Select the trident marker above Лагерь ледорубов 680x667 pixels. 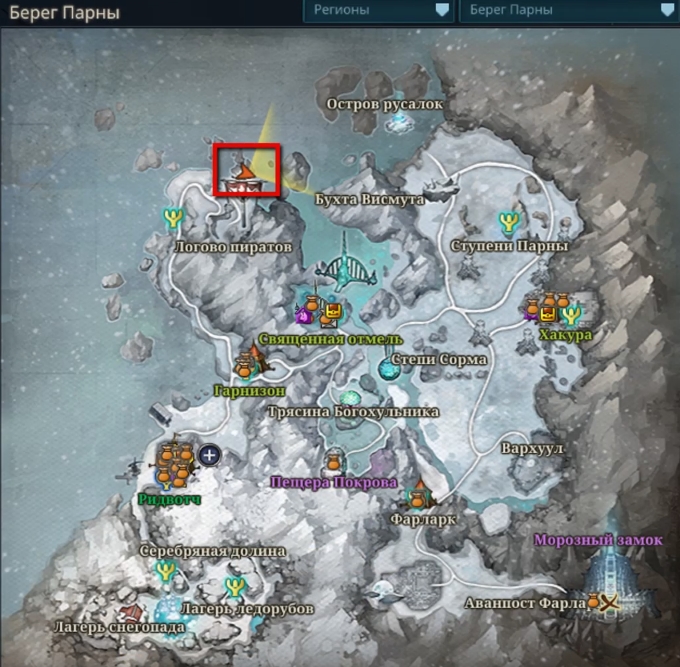tap(235, 587)
